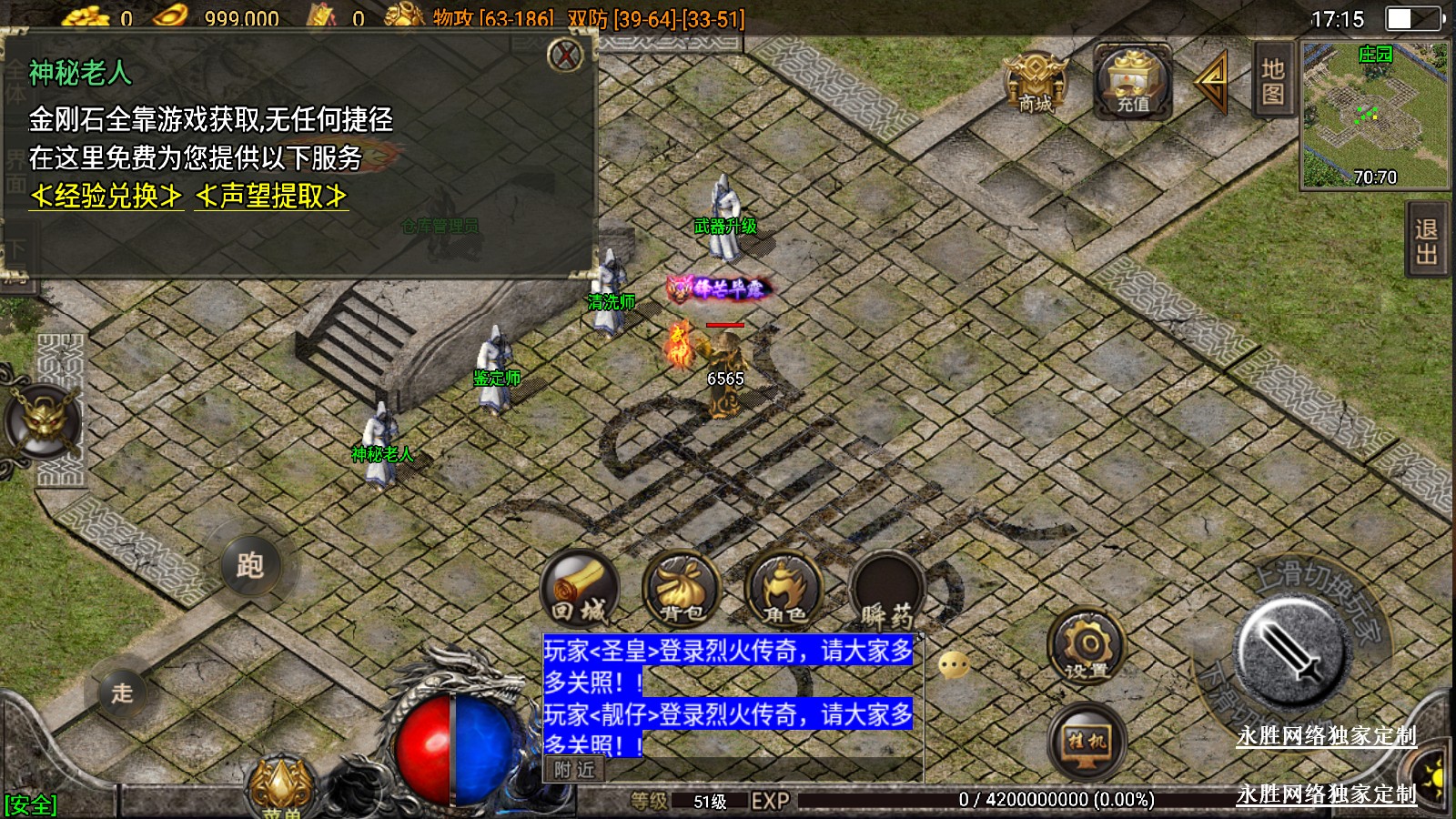Select the 瞬药 instant potion slot
Image resolution: width=1456 pixels, height=819 pixels.
point(886,589)
